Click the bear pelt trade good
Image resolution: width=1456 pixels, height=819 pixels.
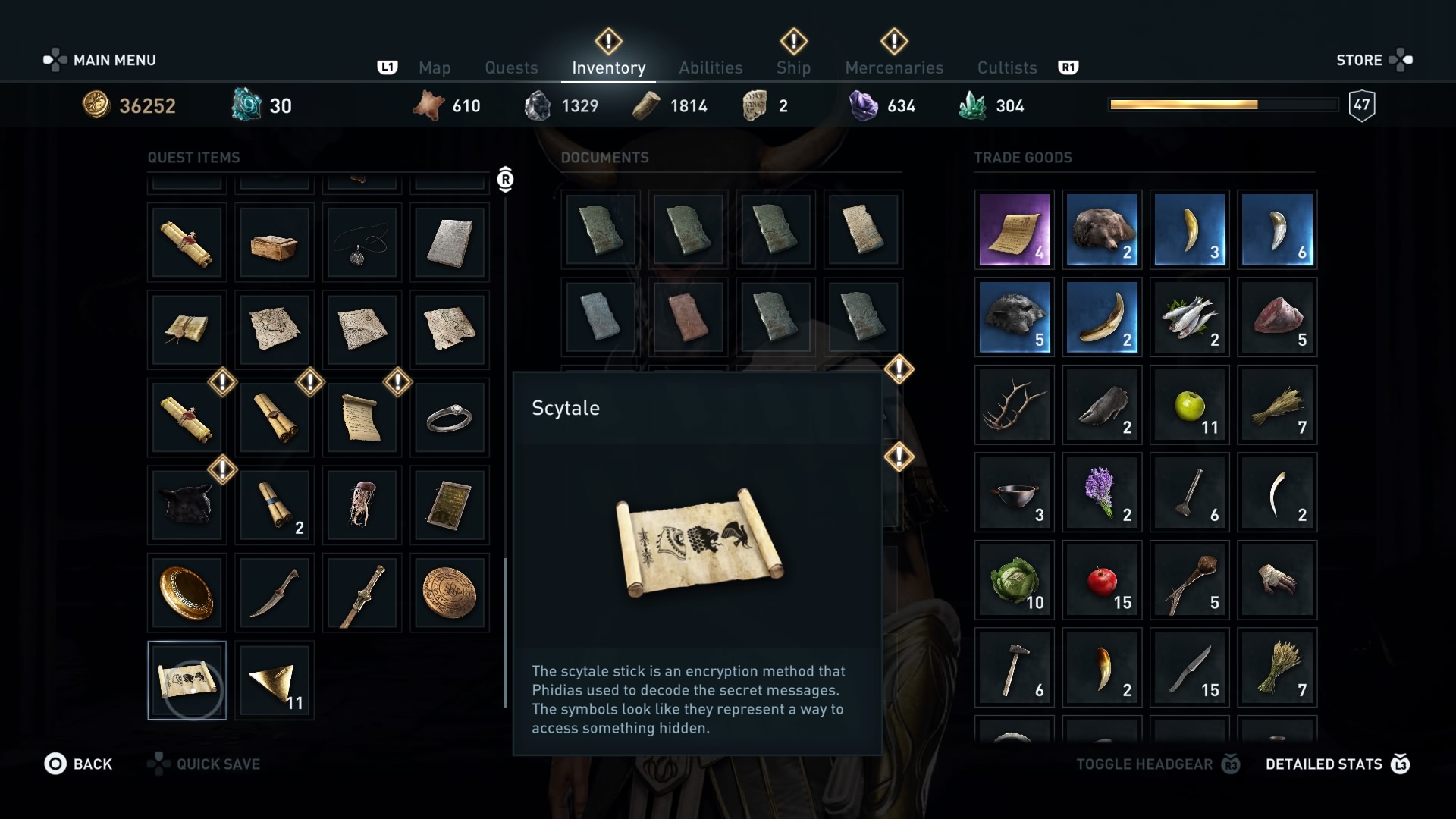coord(1101,230)
